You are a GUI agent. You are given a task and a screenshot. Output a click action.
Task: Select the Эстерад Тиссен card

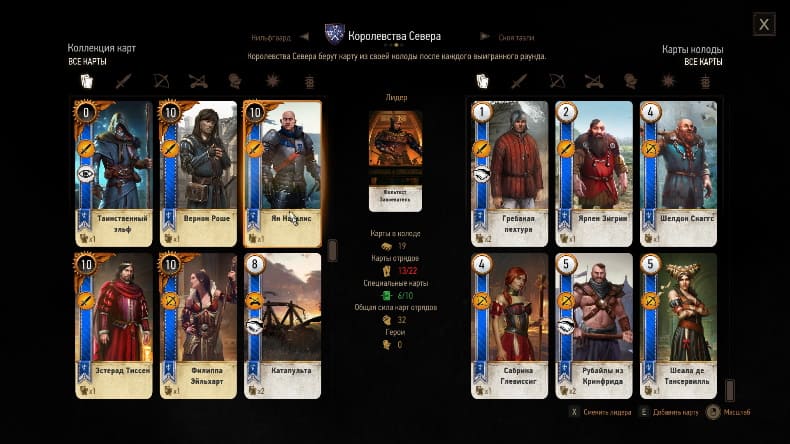click(113, 324)
